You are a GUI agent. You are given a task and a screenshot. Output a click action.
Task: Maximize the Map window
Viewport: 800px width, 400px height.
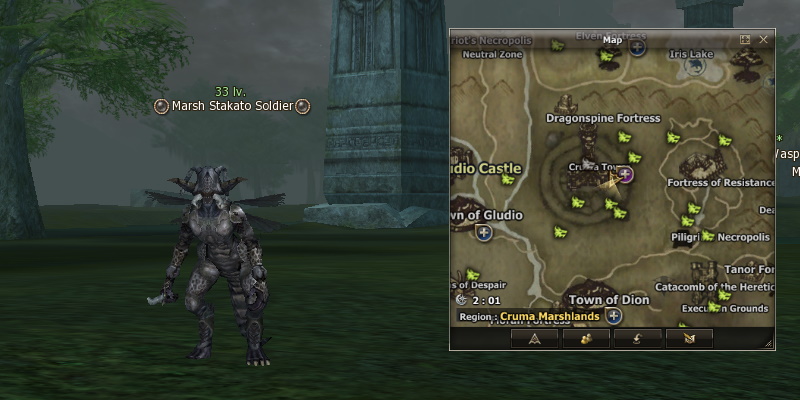pos(745,40)
